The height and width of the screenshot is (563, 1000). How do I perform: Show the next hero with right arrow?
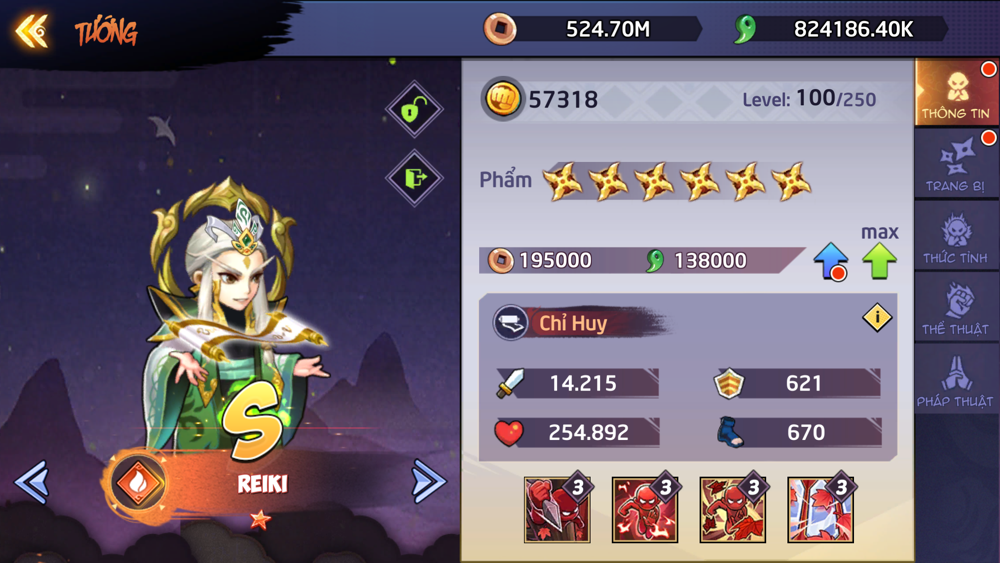pyautogui.click(x=428, y=483)
